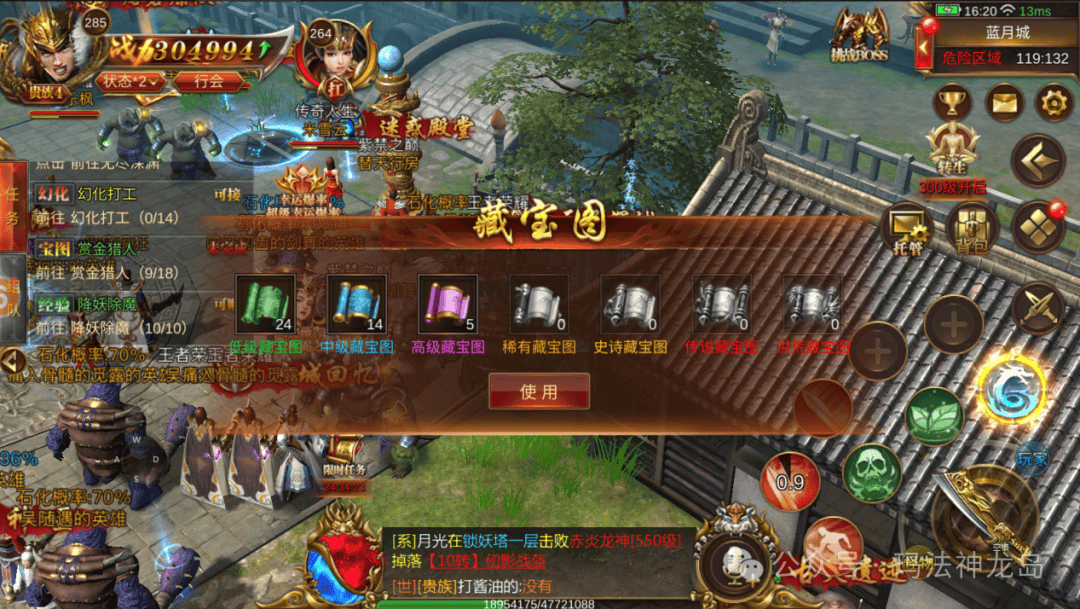
Task: Activate the green skull skill
Action: point(871,473)
